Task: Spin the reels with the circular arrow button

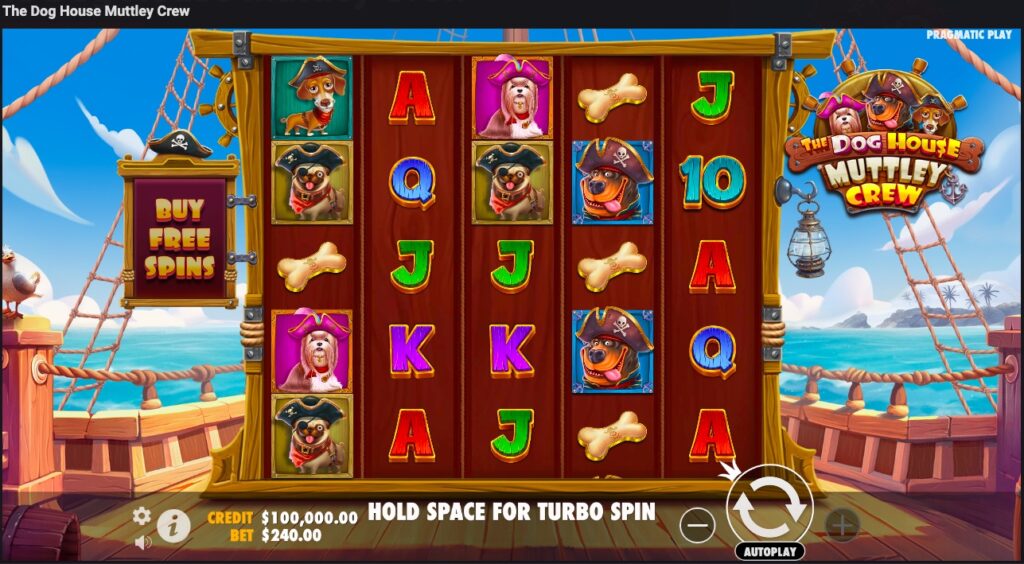Action: click(x=768, y=508)
